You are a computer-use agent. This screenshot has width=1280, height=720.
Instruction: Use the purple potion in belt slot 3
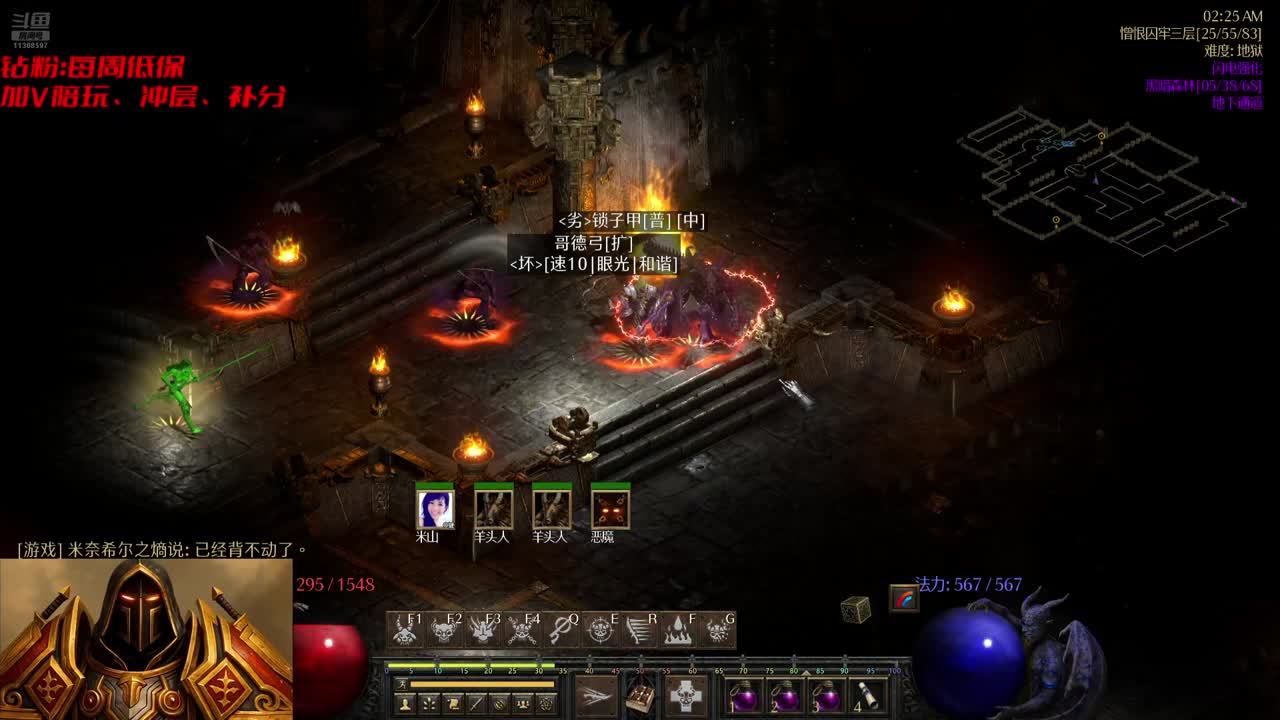point(826,696)
